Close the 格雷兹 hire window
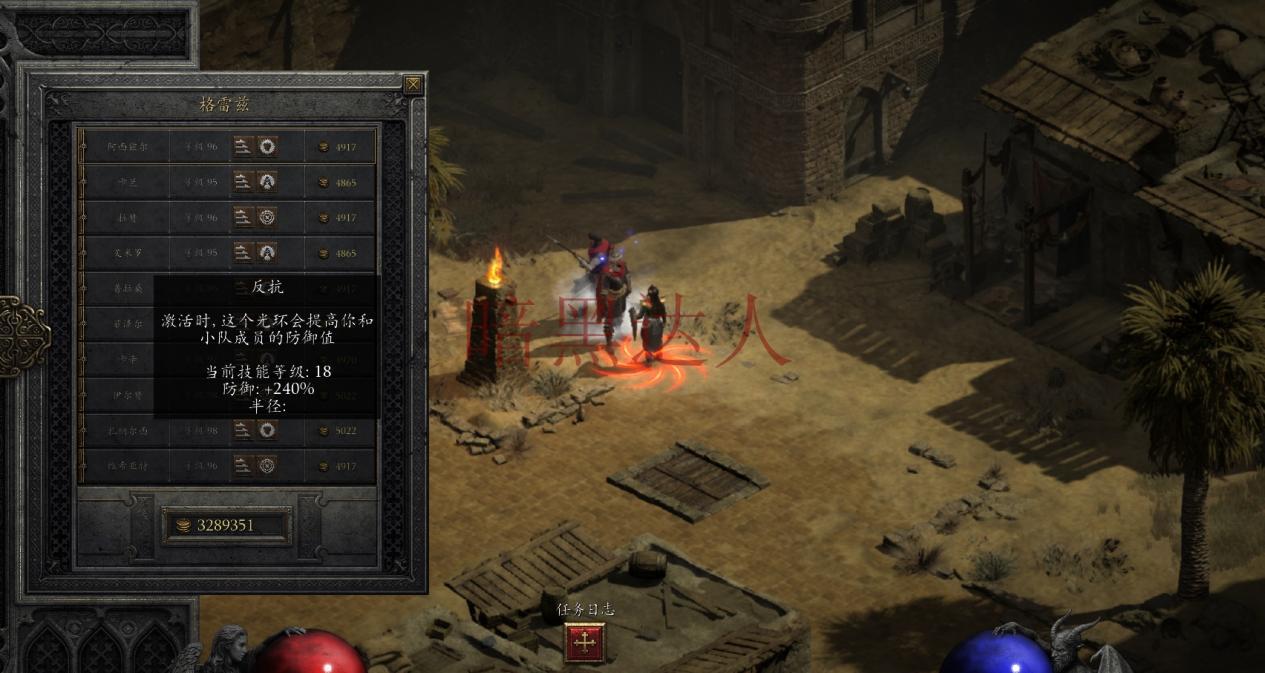Viewport: 1265px width, 673px height. (413, 85)
